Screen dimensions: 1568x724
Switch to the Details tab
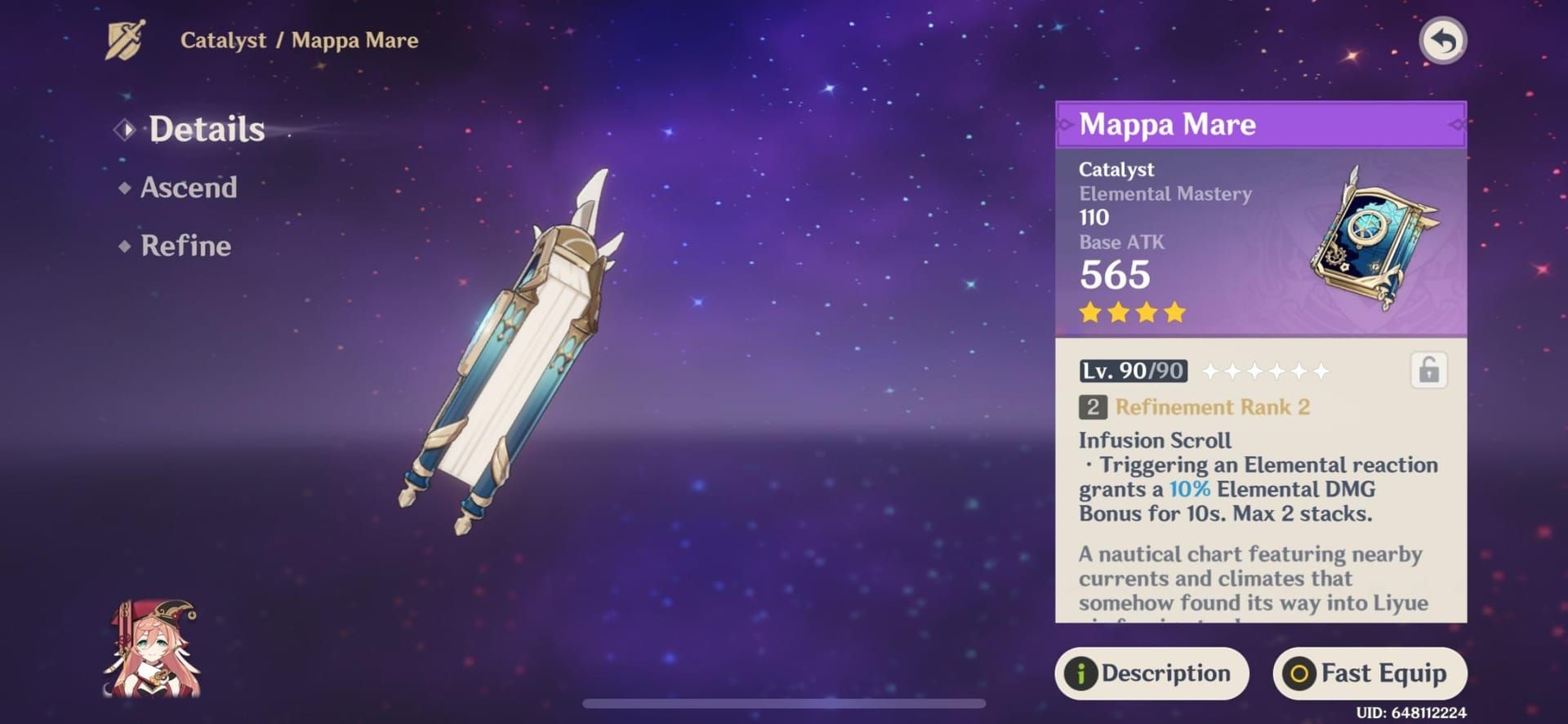[x=206, y=129]
